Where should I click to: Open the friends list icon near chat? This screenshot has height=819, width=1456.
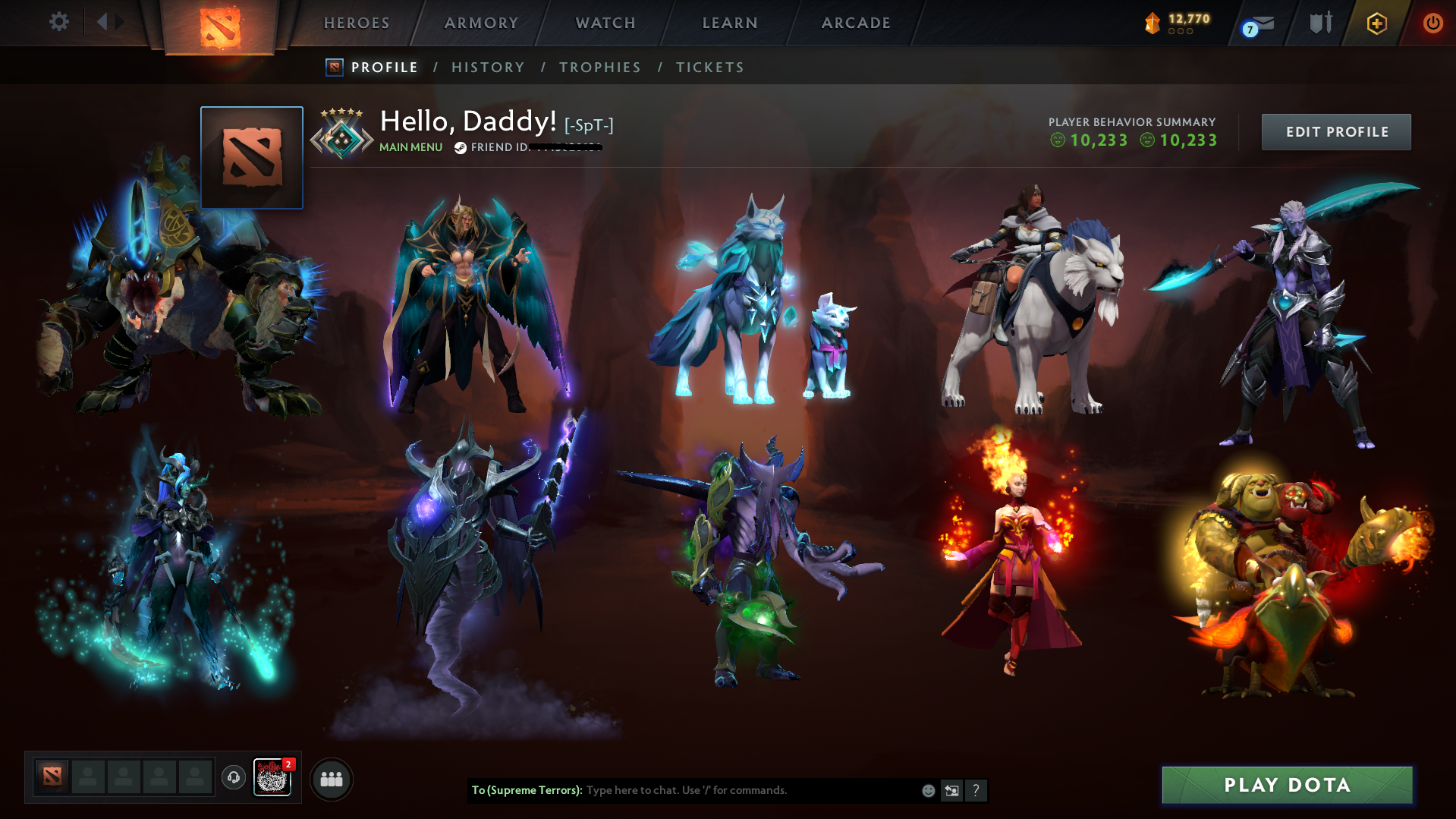point(331,778)
